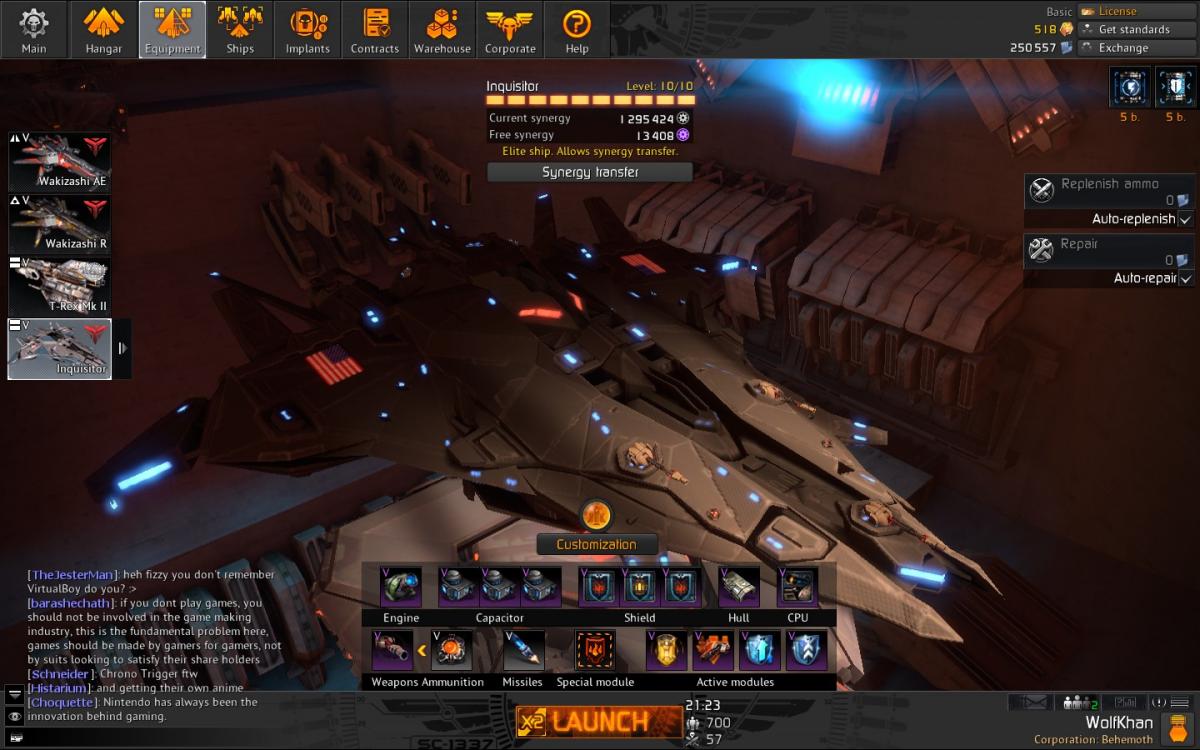Open ship Customization
This screenshot has width=1200, height=750.
coord(596,544)
